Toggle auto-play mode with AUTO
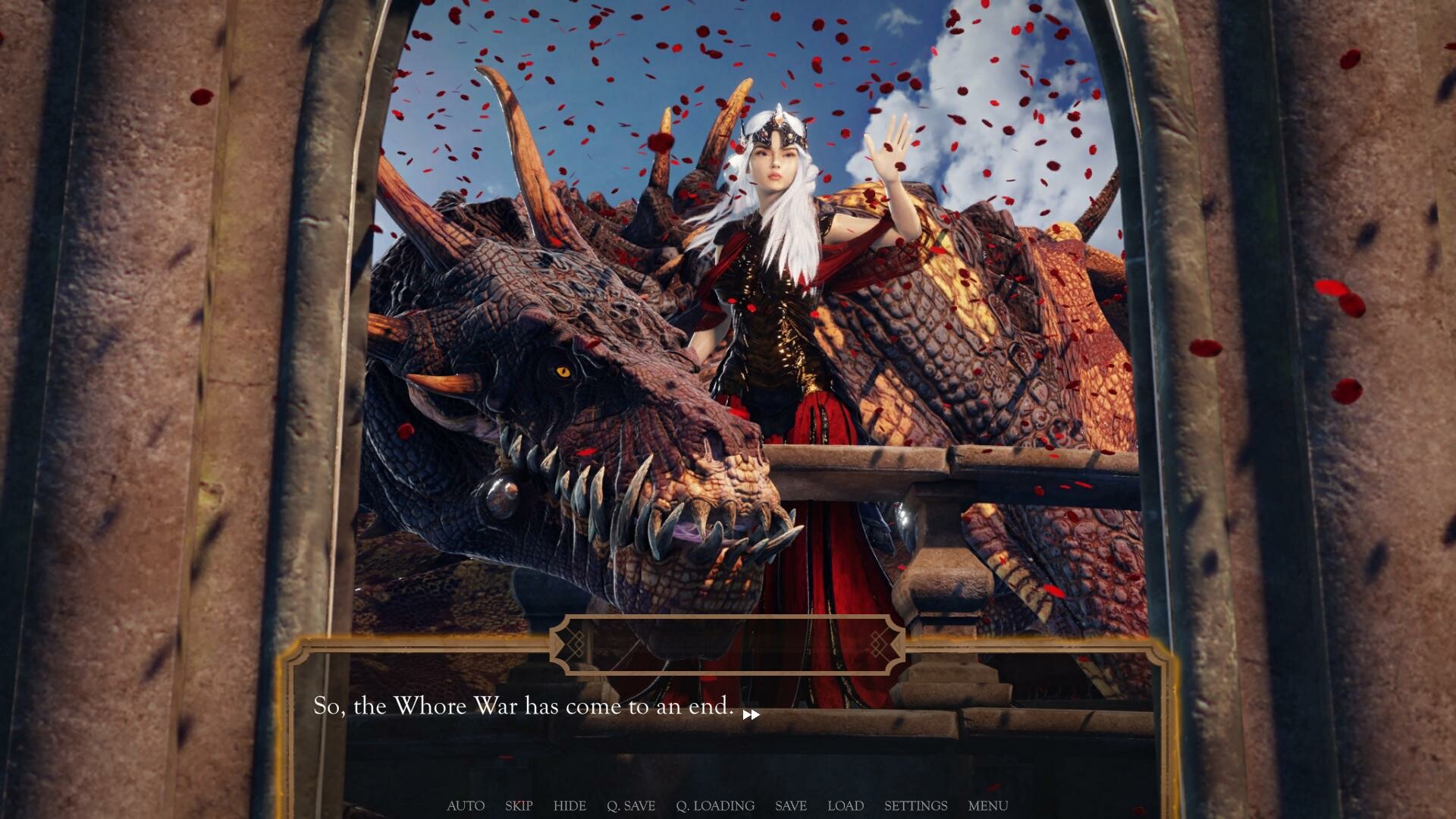This screenshot has width=1456, height=819. coord(465,806)
